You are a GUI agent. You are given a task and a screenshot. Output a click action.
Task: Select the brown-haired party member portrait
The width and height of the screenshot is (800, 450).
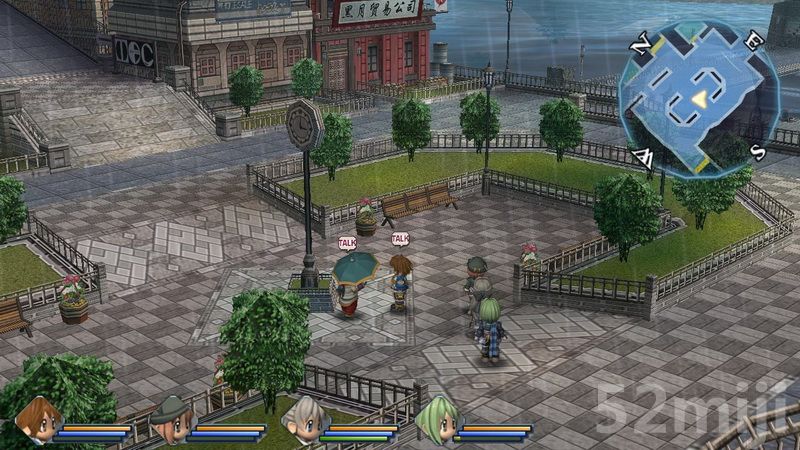[x=38, y=419]
